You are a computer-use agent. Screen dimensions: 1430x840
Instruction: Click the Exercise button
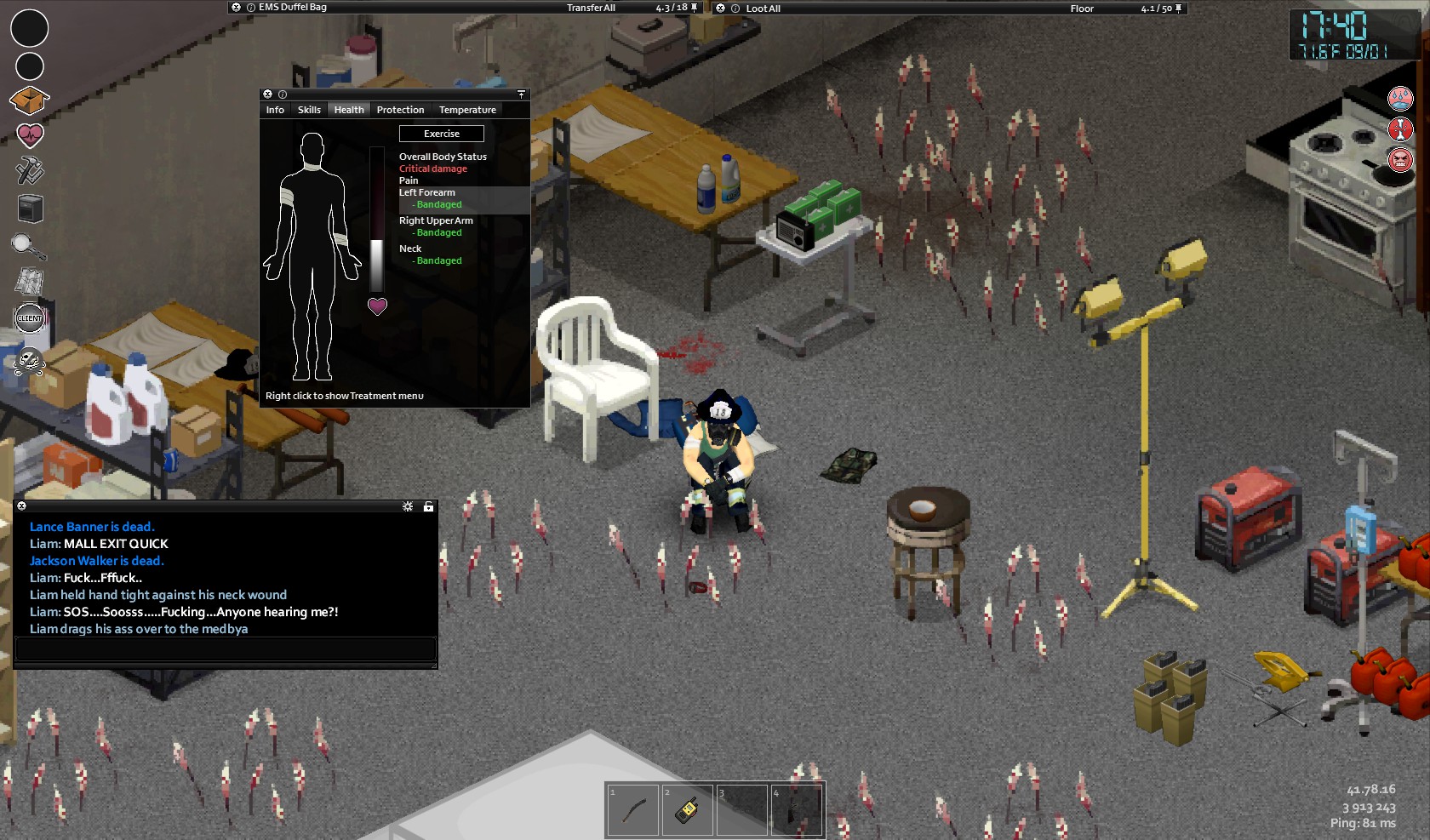(442, 134)
